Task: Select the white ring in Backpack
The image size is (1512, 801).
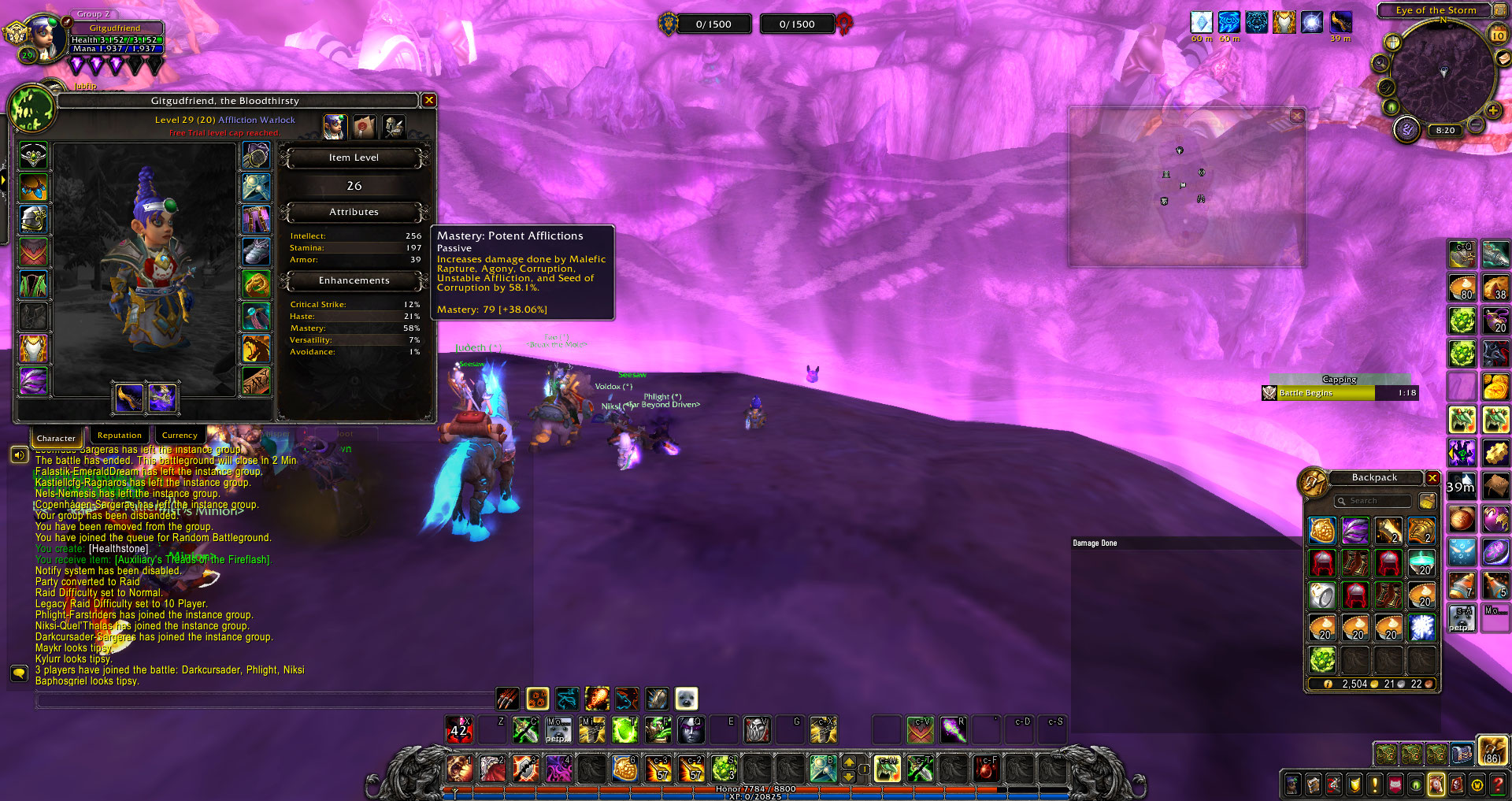Action: pyautogui.click(x=1322, y=596)
